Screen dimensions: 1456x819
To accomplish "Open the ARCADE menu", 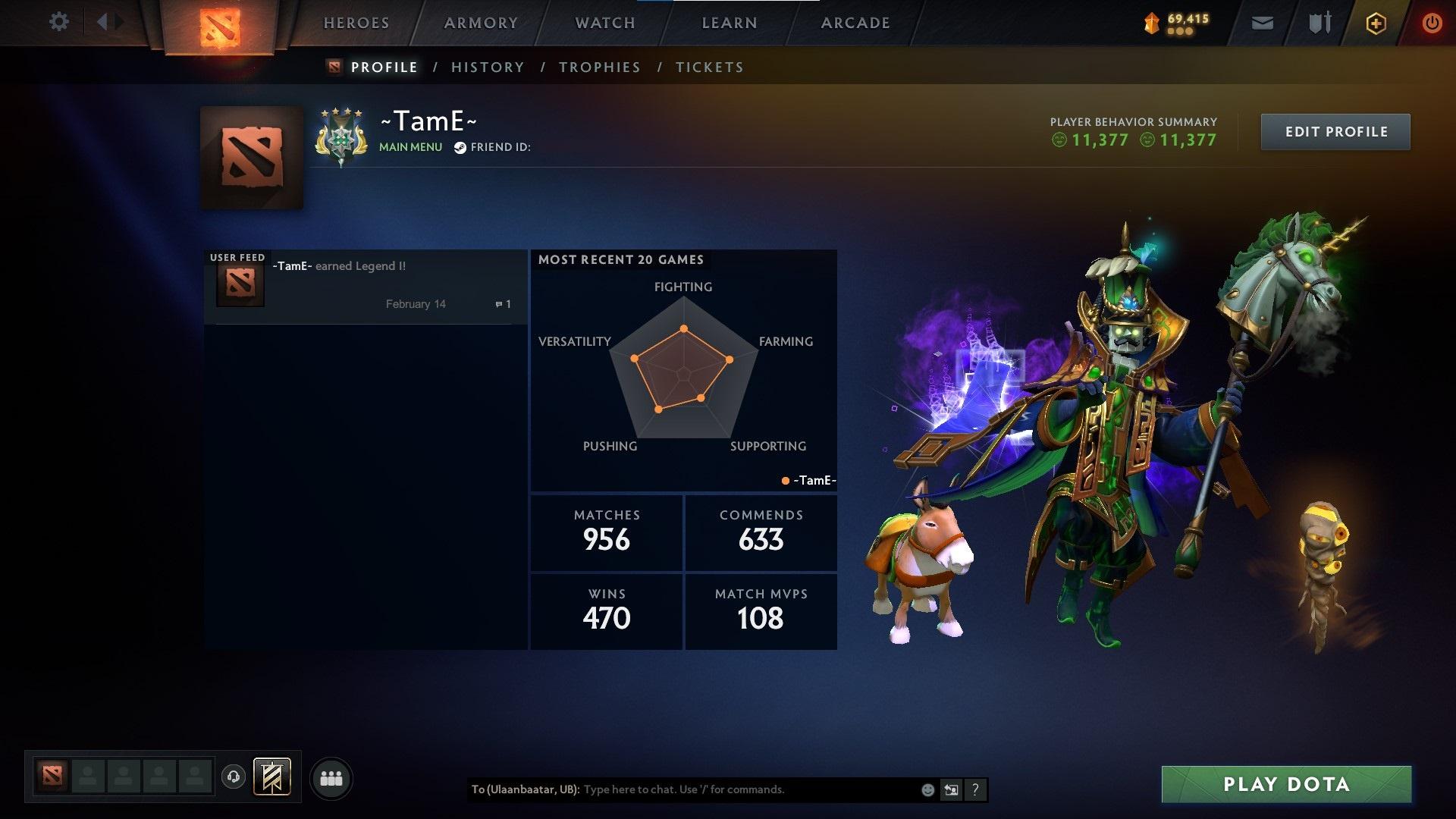I will click(855, 23).
